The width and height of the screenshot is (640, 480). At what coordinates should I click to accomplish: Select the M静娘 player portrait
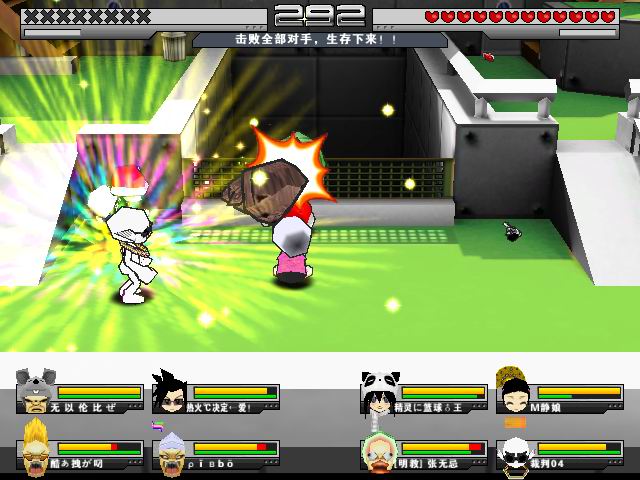point(514,391)
